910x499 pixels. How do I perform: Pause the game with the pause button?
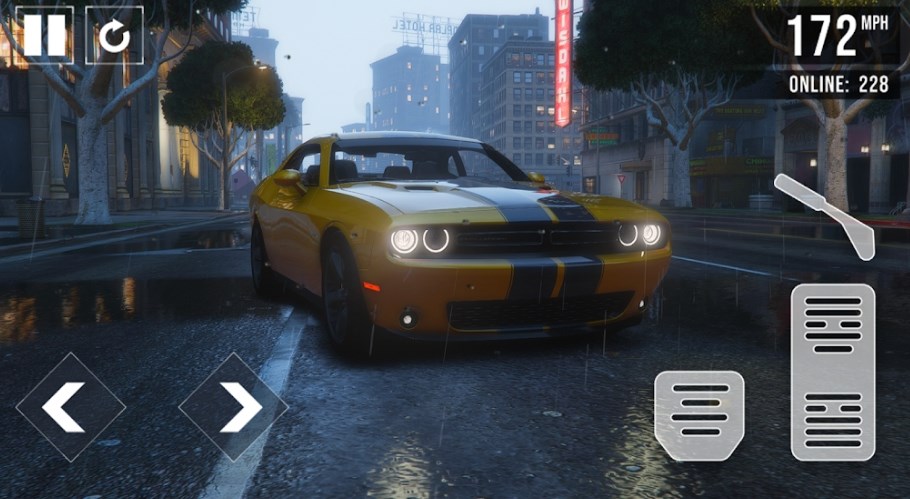tap(44, 35)
